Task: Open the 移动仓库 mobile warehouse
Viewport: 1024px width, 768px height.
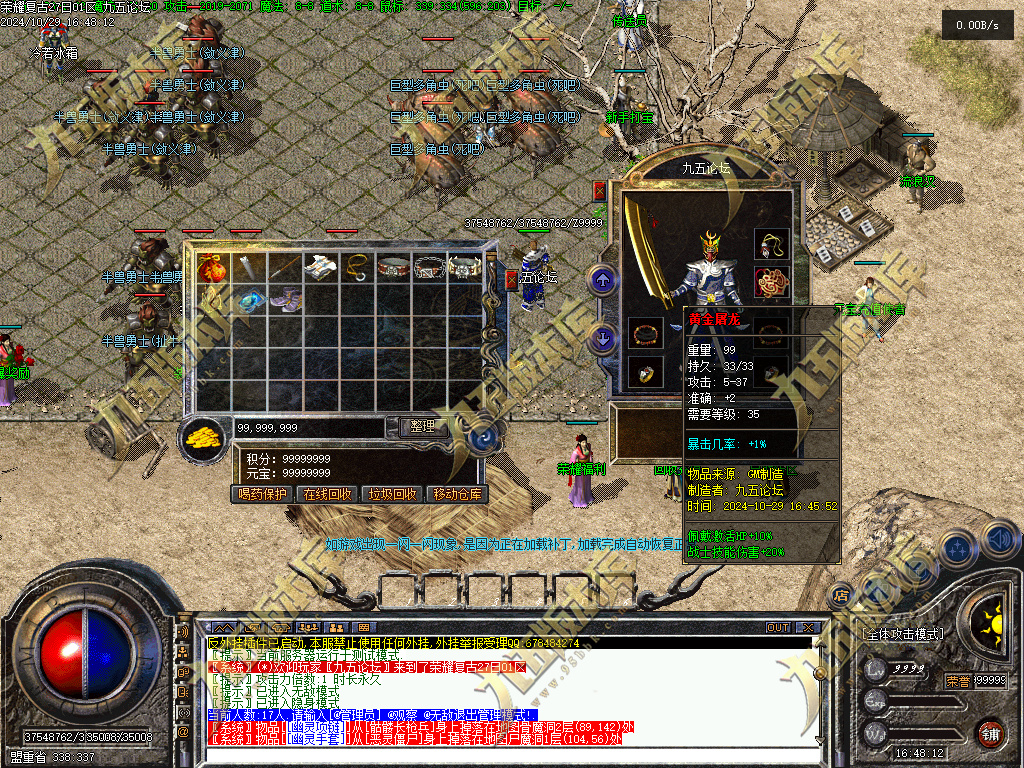Action: 457,494
